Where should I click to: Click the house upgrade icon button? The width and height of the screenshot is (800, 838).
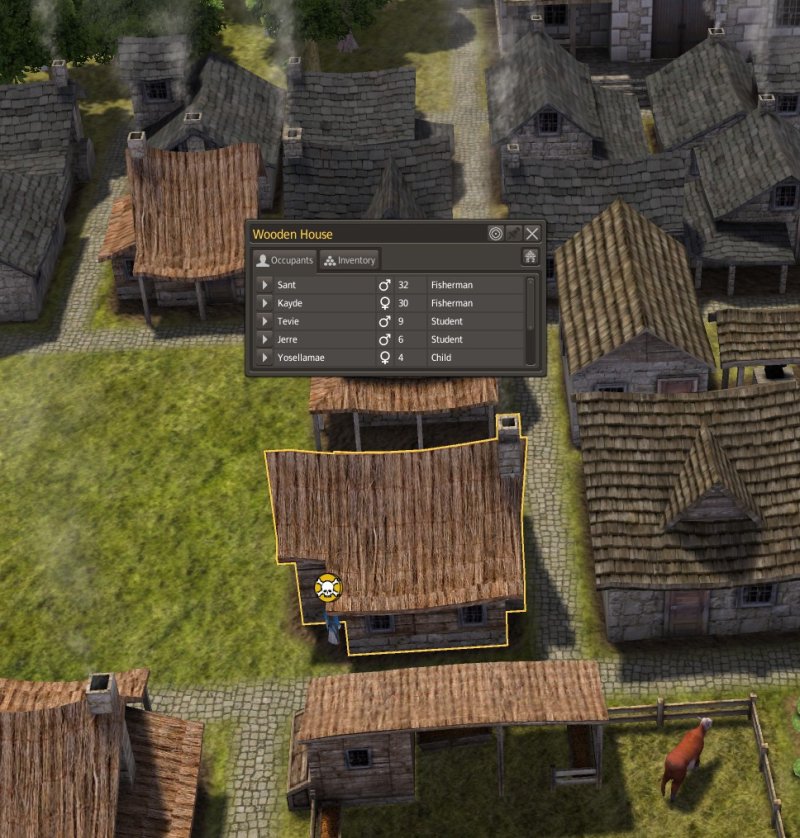530,257
